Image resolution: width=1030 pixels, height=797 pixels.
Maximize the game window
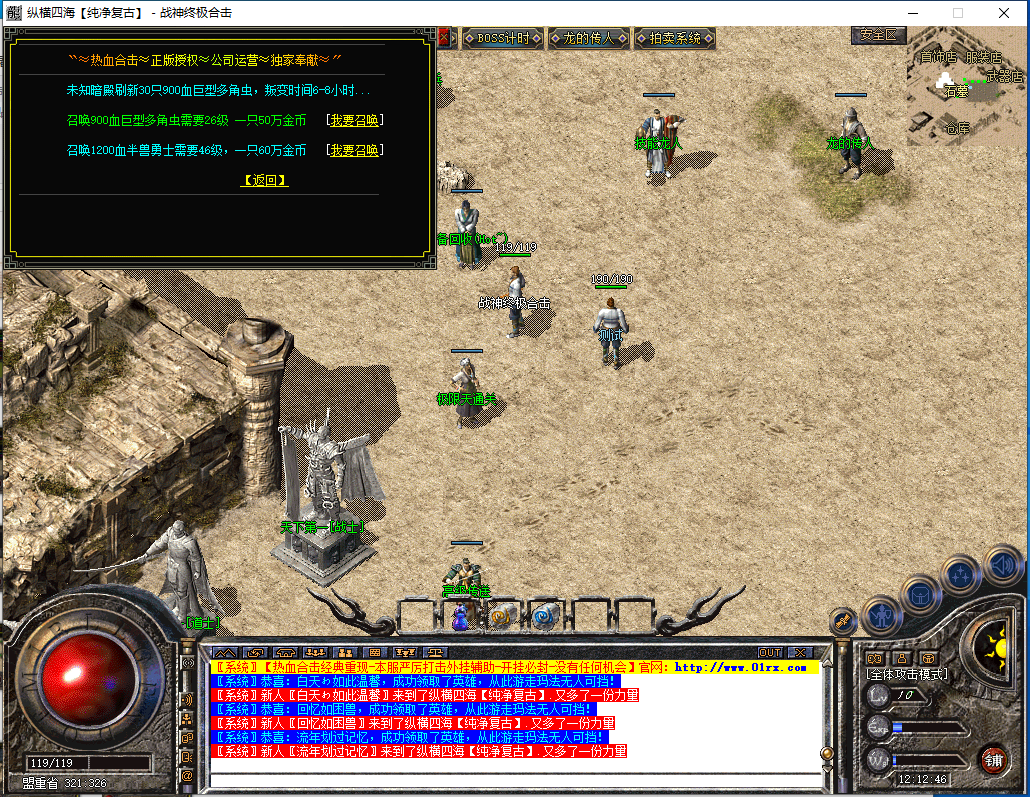click(x=957, y=13)
